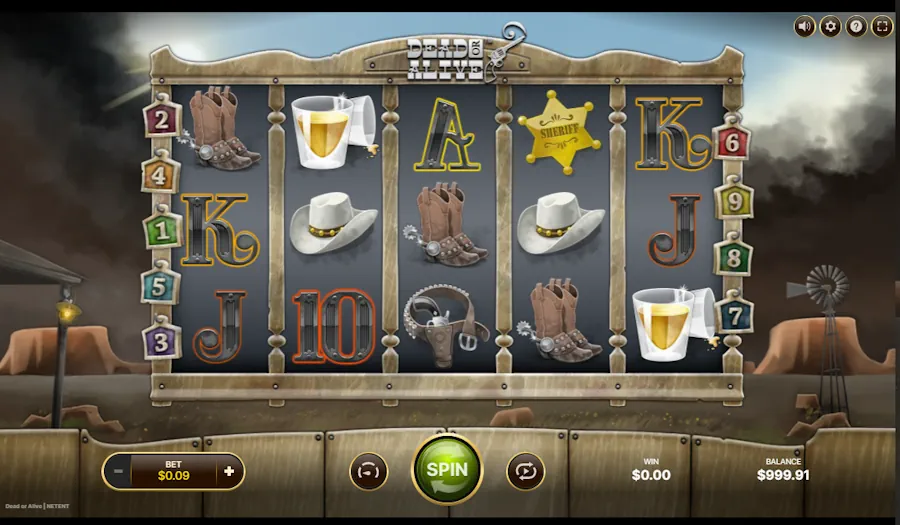Enter fullscreen mode
Viewport: 900px width, 525px height.
[882, 27]
